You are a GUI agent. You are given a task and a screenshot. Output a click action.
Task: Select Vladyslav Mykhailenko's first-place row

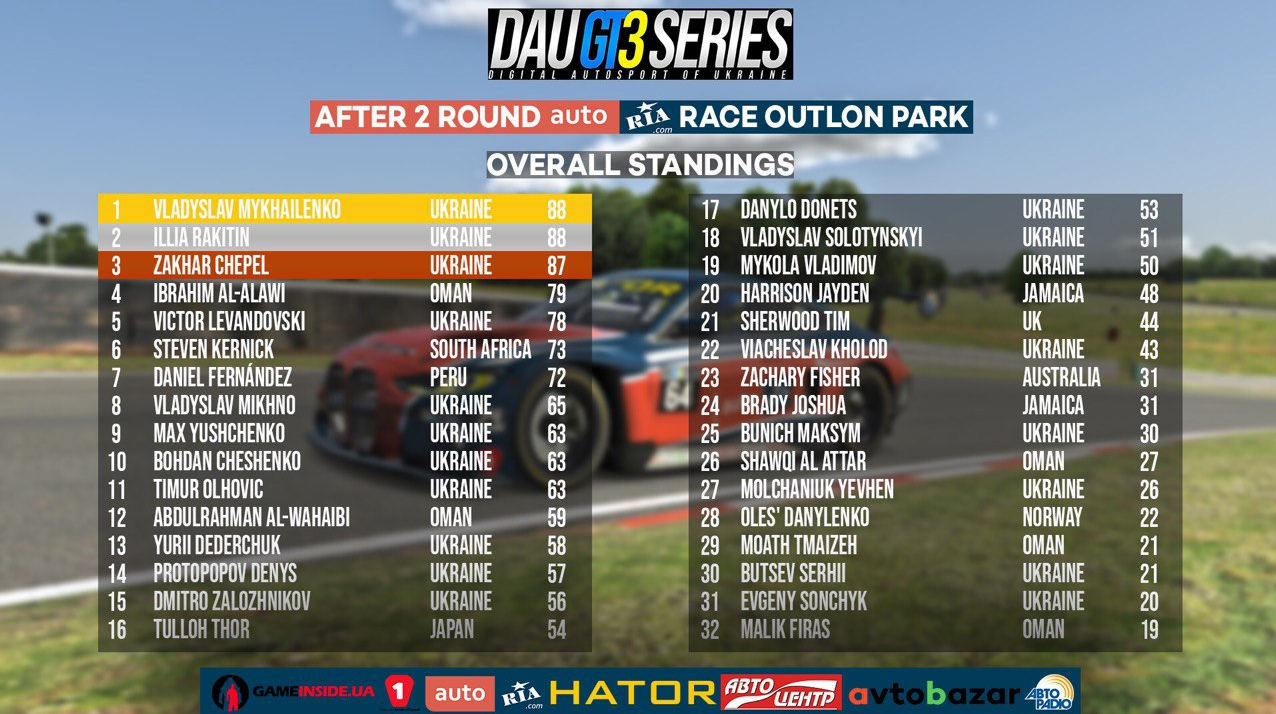[x=344, y=209]
